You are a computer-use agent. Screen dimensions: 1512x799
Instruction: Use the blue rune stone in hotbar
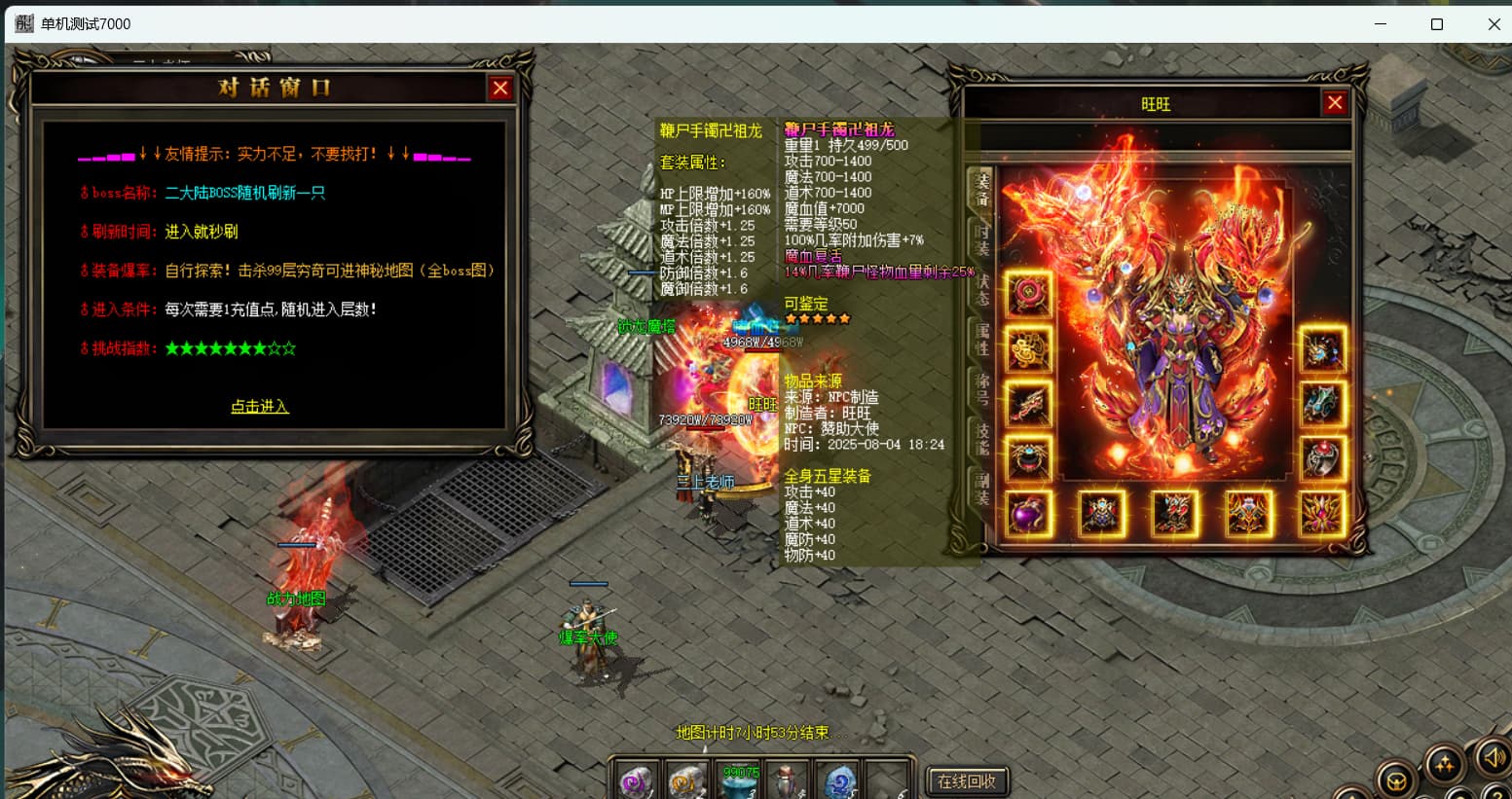click(x=839, y=781)
